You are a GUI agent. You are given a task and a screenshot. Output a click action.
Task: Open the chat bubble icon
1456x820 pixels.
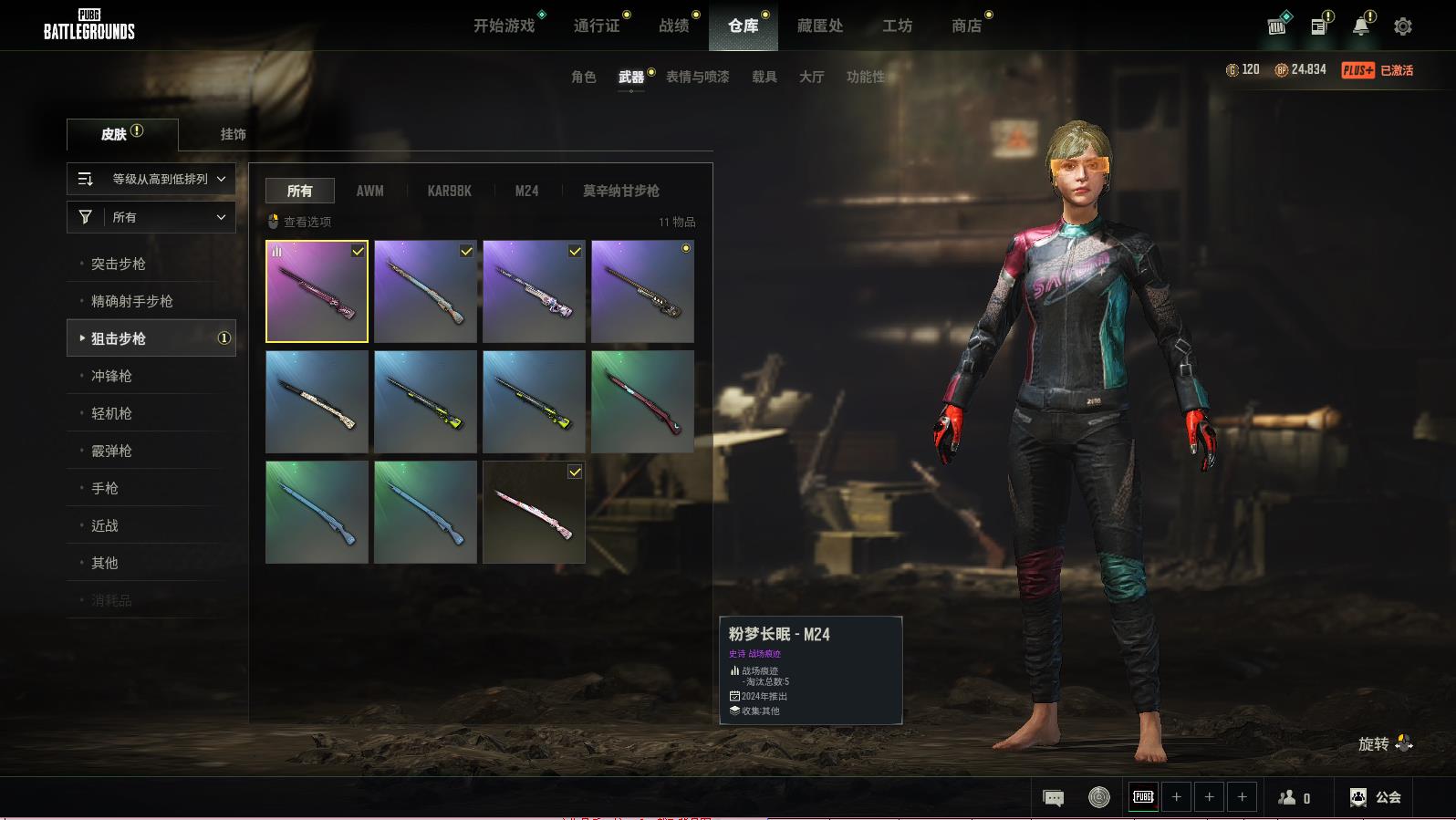click(x=1053, y=798)
